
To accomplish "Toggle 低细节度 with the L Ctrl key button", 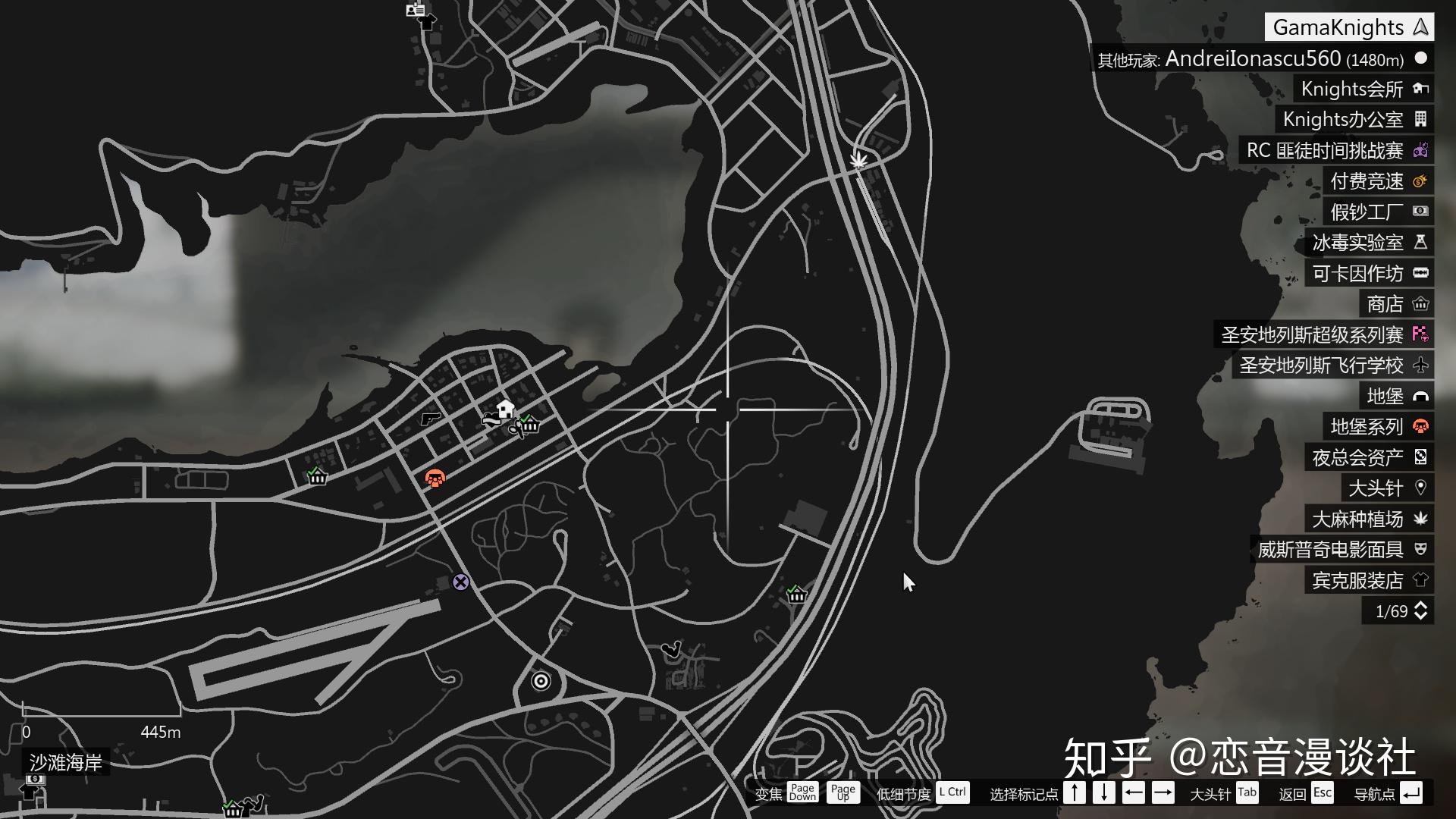I will 952,793.
